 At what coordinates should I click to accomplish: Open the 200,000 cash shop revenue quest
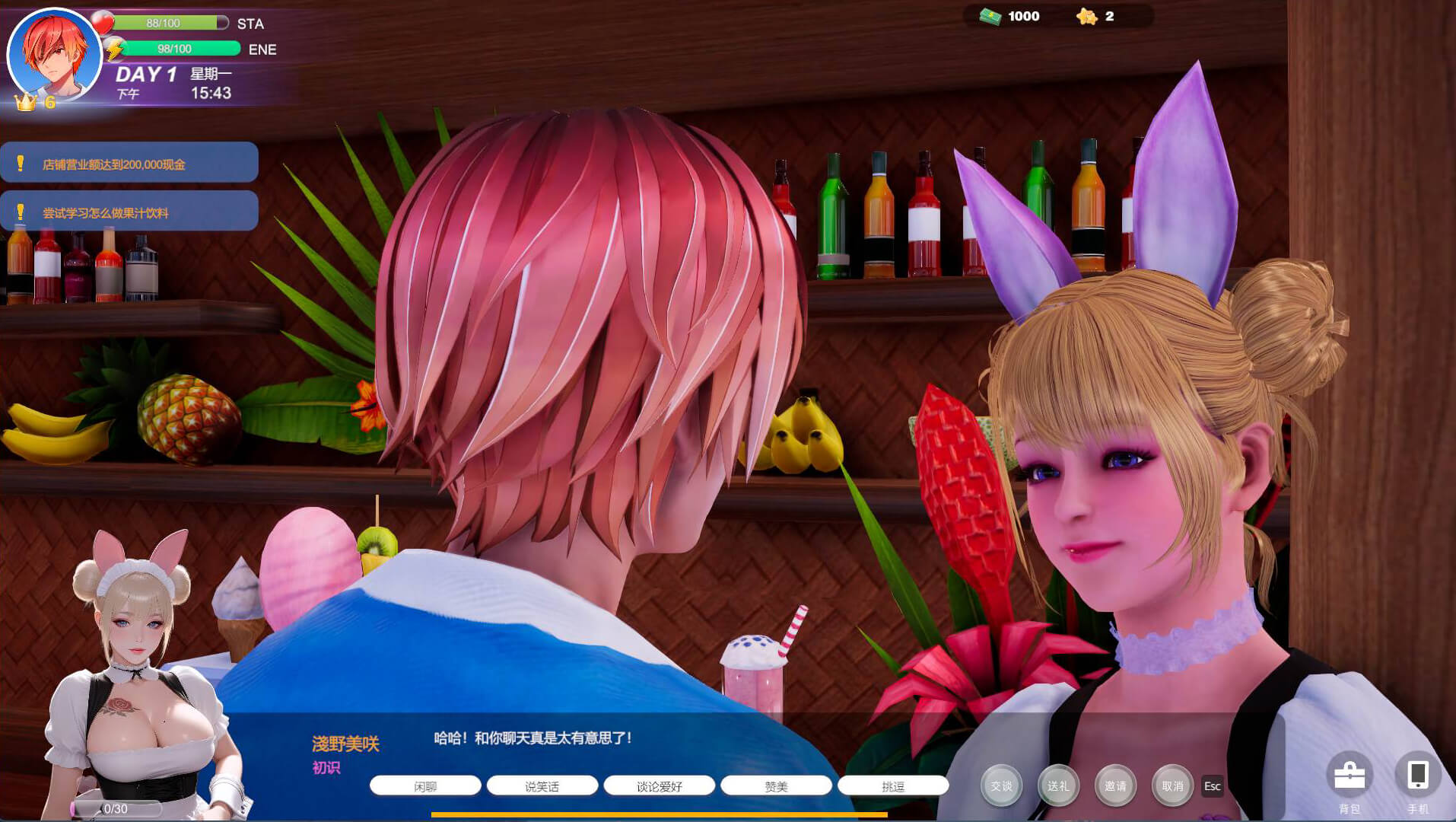pyautogui.click(x=129, y=163)
